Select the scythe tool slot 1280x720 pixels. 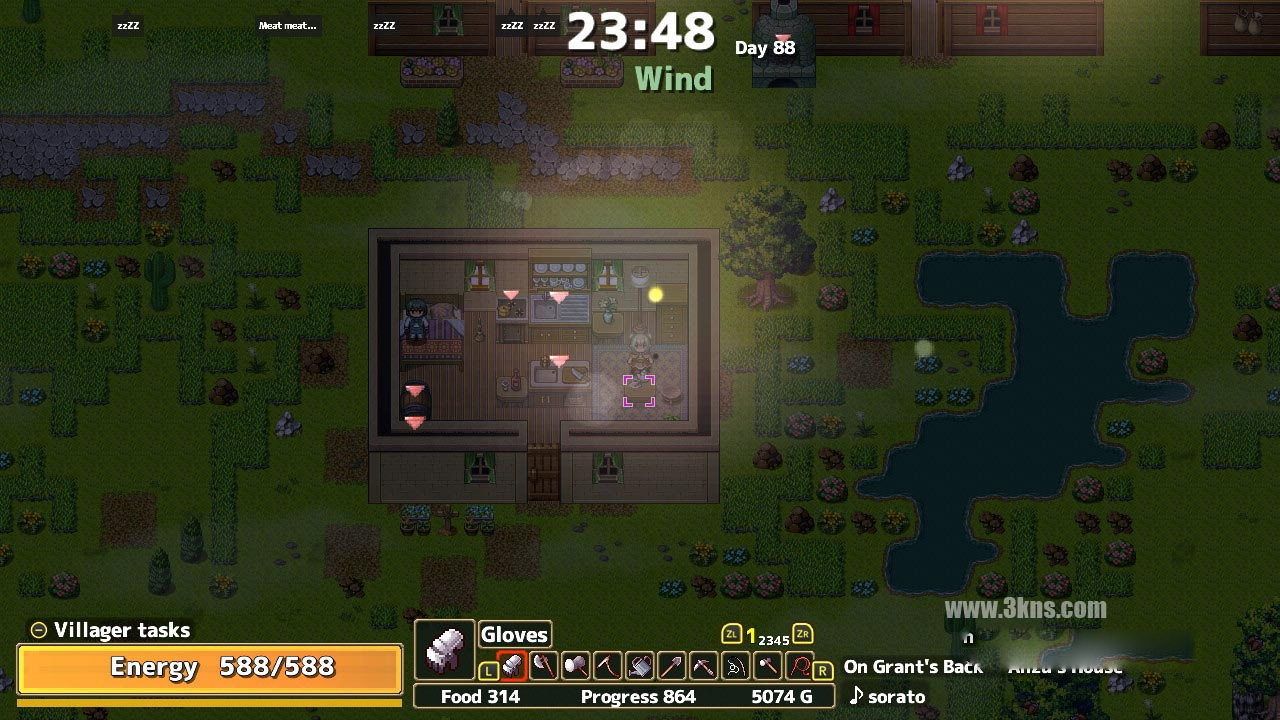pos(608,665)
